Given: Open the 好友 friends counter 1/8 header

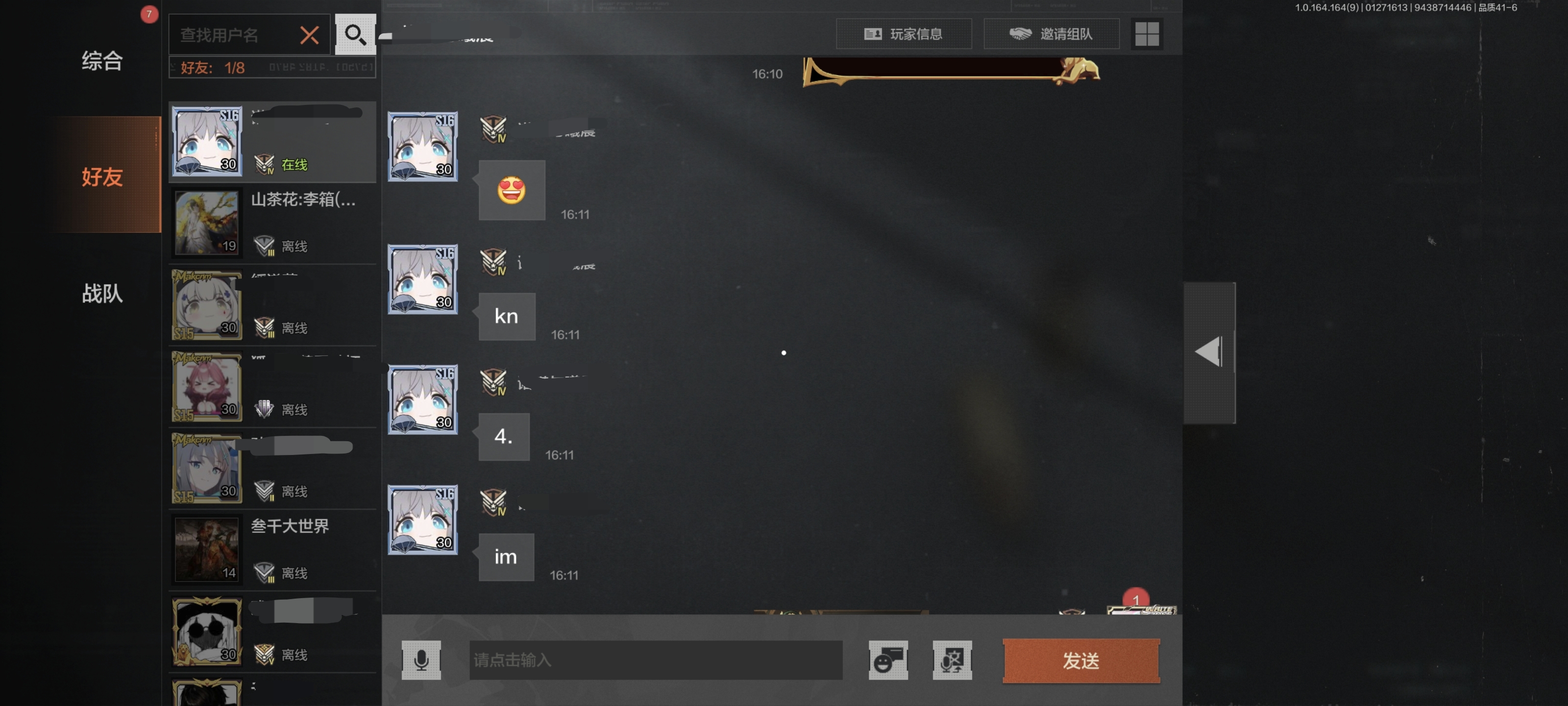Looking at the screenshot, I should pyautogui.click(x=207, y=68).
